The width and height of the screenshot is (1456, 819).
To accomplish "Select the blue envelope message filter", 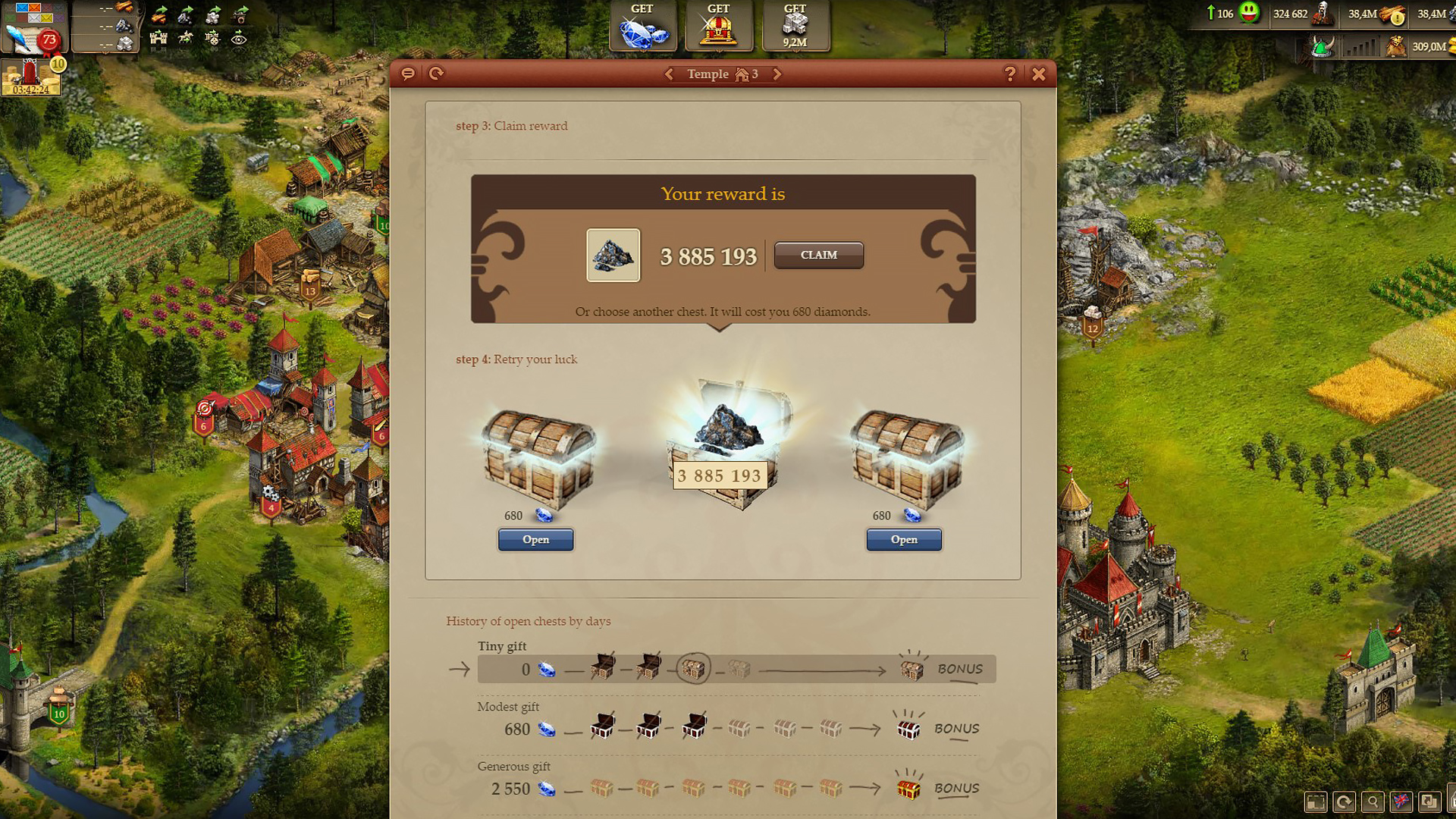I will (x=23, y=8).
